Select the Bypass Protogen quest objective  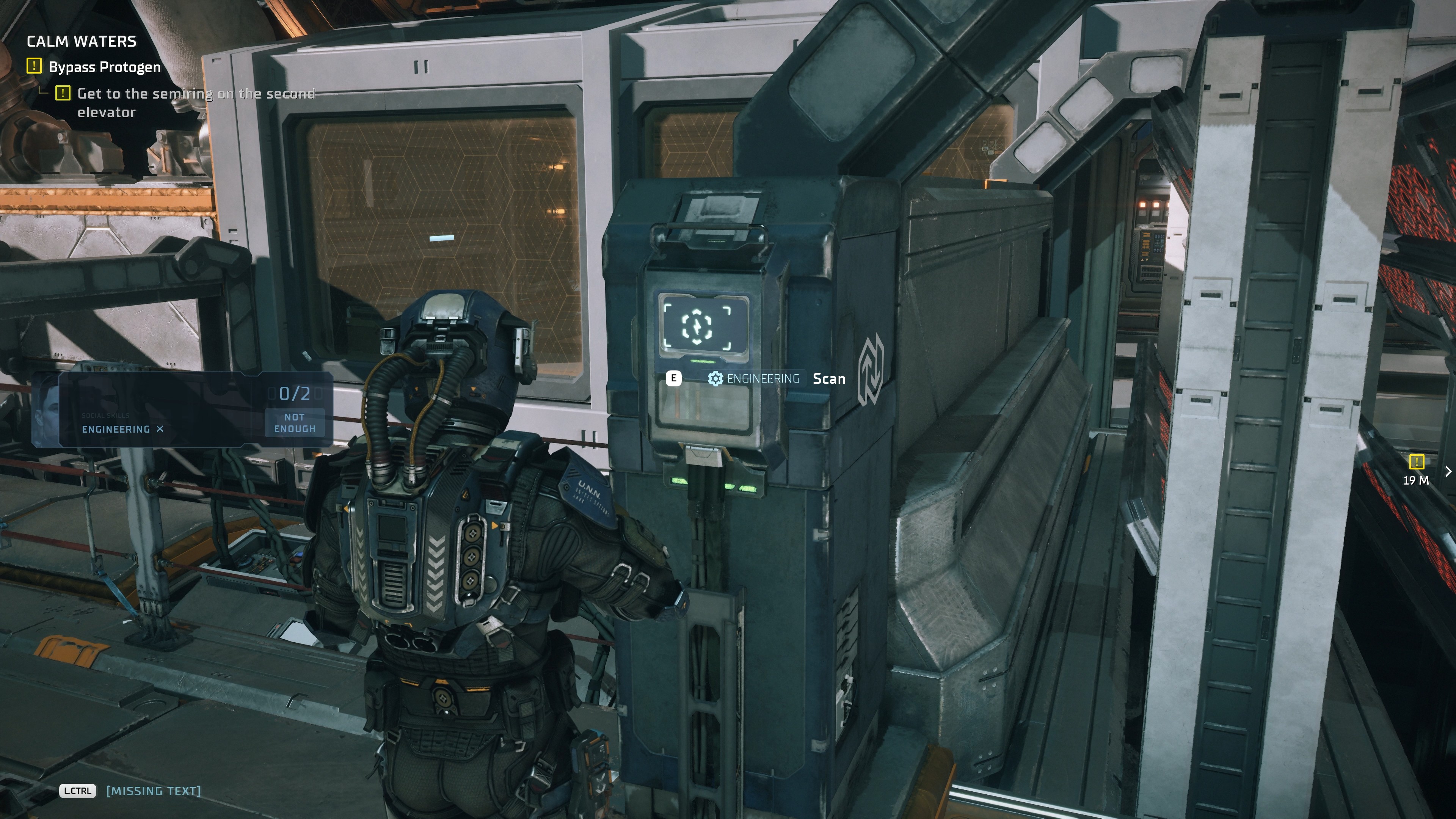tap(105, 67)
